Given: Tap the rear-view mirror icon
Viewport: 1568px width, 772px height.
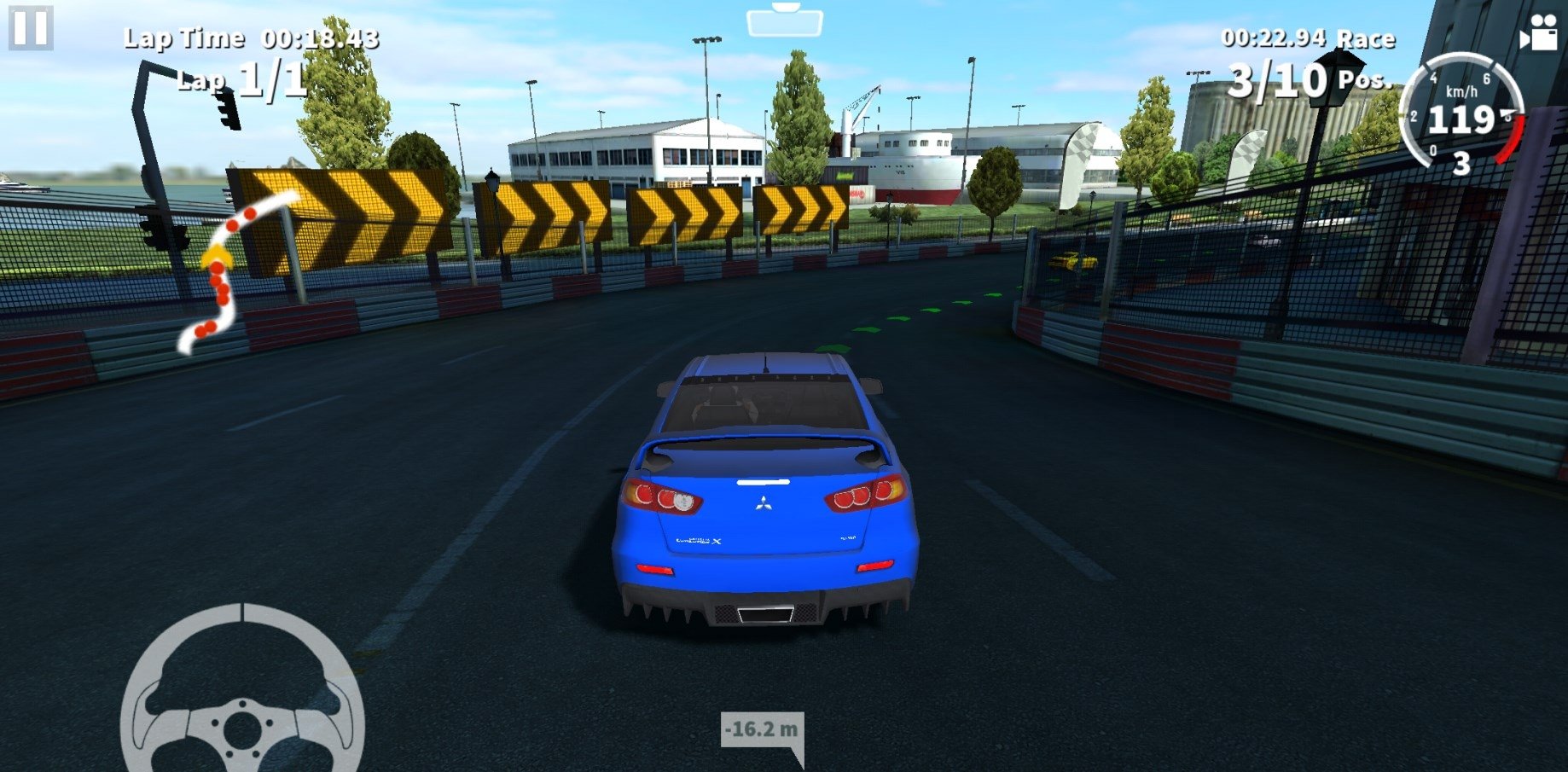Looking at the screenshot, I should (x=784, y=20).
